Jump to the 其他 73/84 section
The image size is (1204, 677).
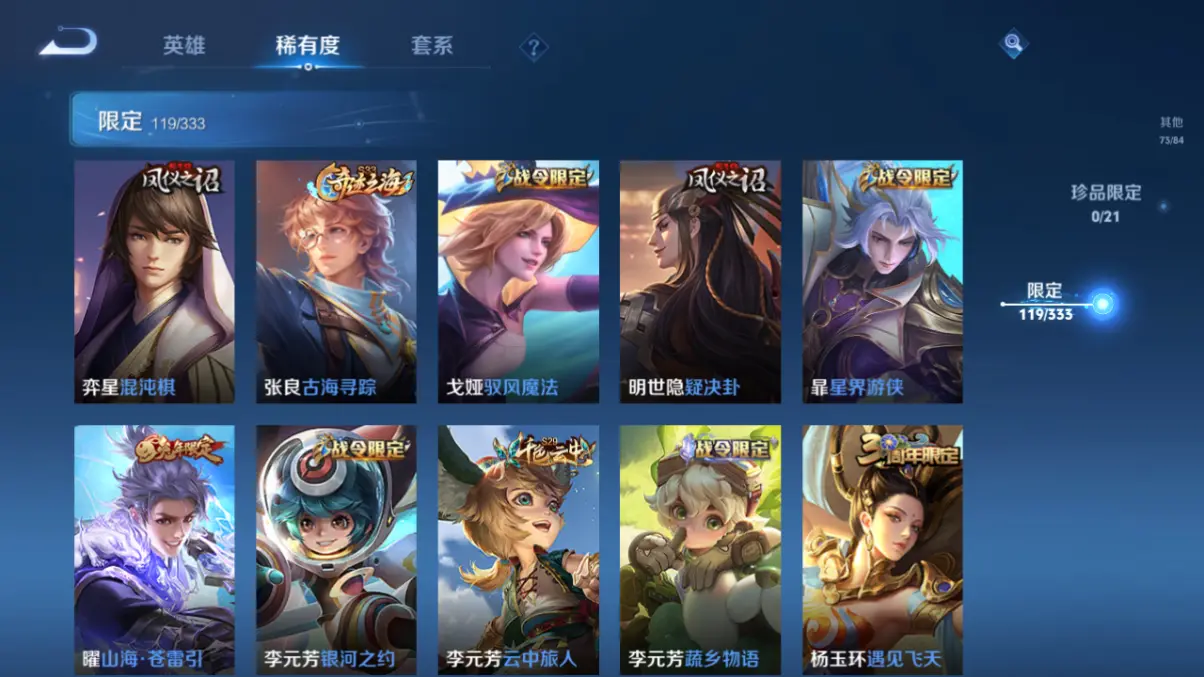coord(1171,130)
